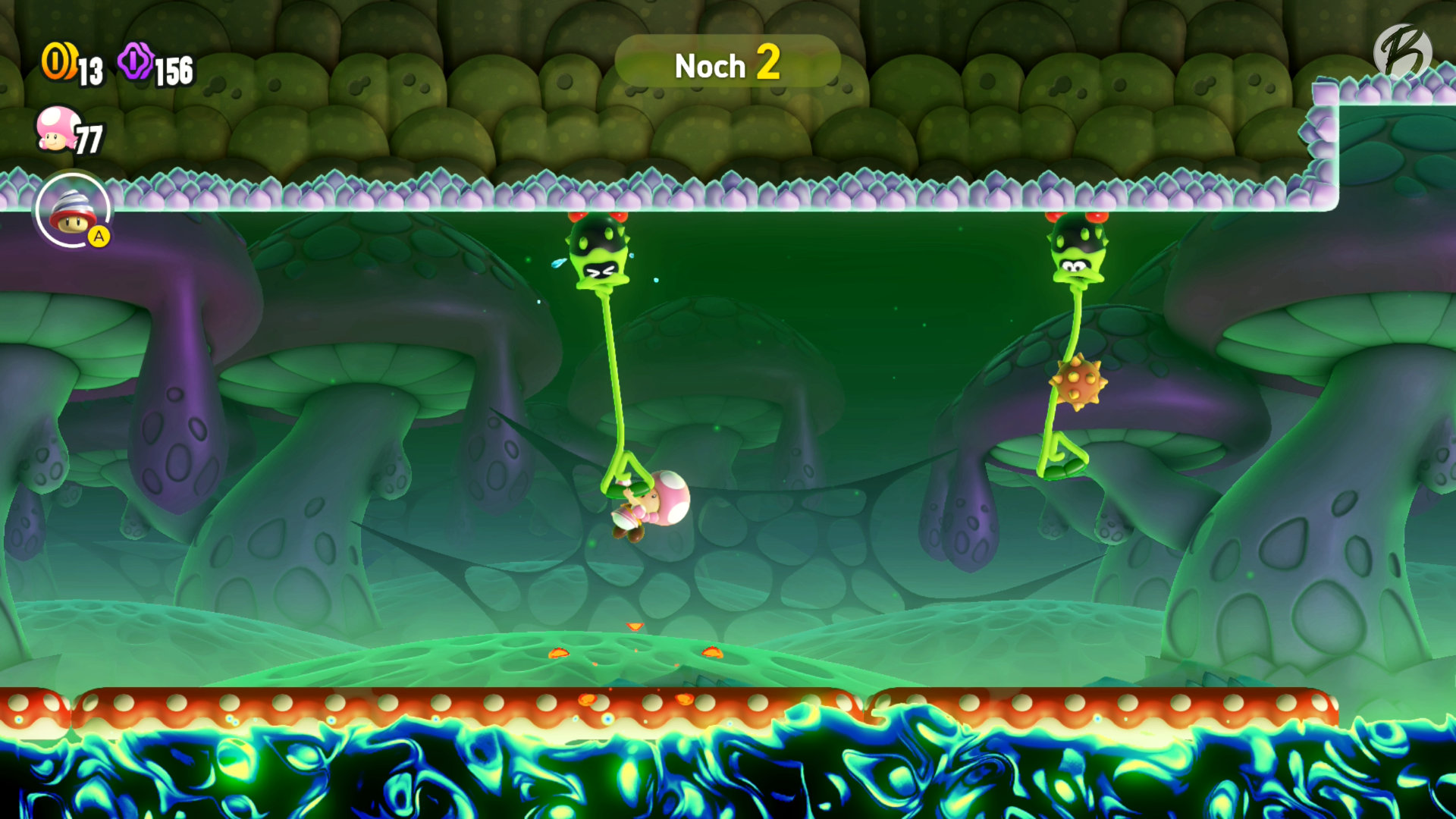Click the number 2 in the banner
This screenshot has height=819, width=1456.
click(768, 66)
